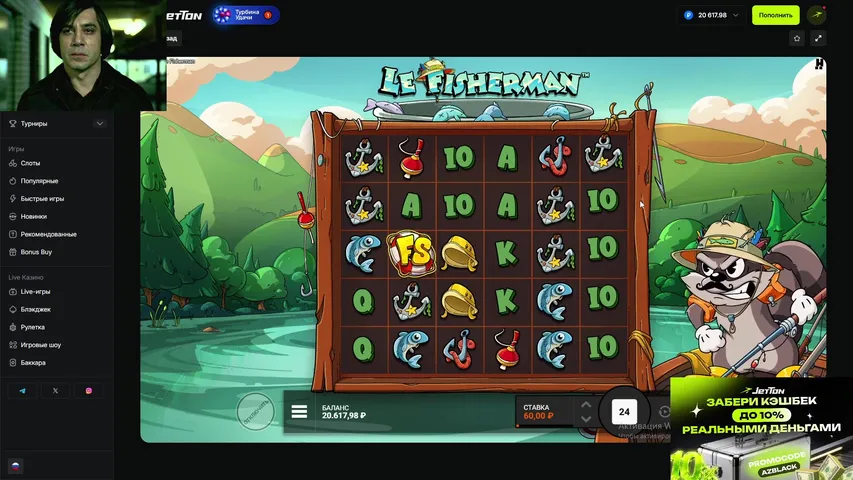
Task: Choose Блэкджек in the Live Казино list
Action: 35,309
